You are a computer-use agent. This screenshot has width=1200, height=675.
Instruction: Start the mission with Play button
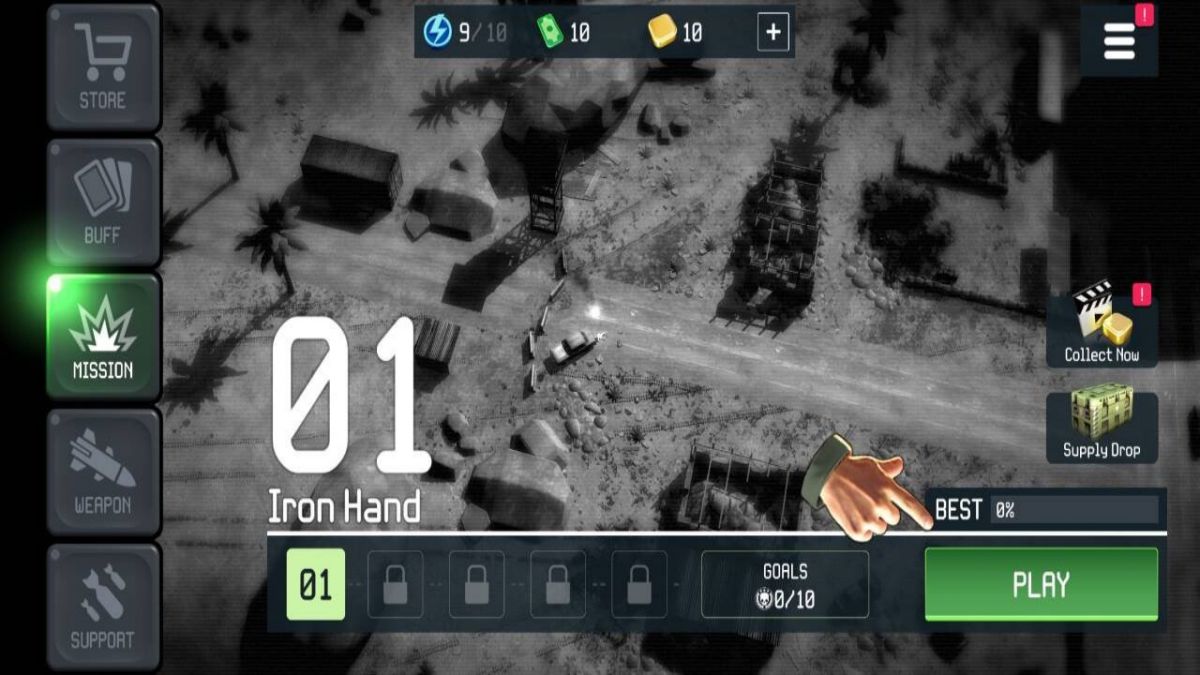click(1041, 584)
